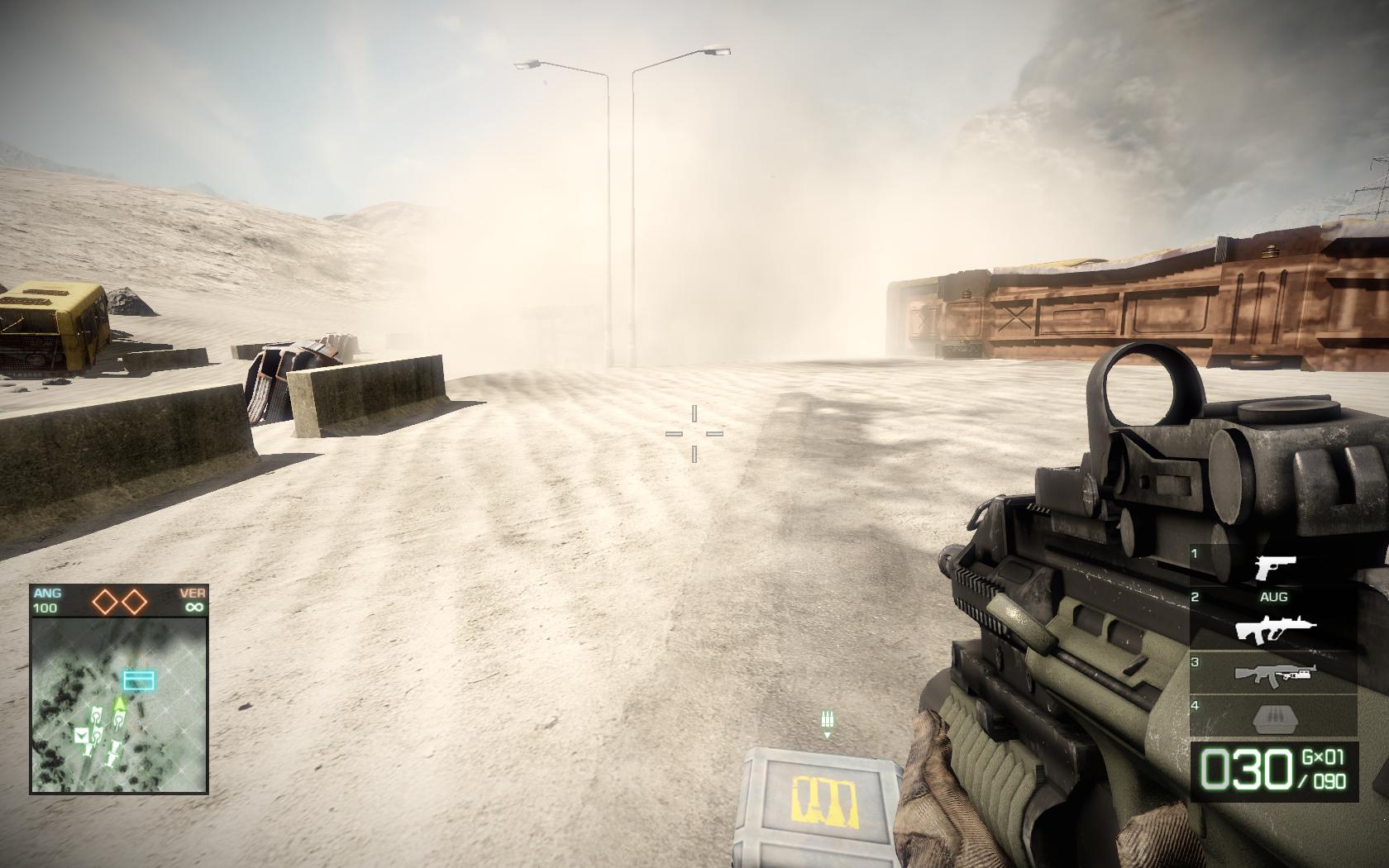Equip the ammo box gadget in slot 4
This screenshot has width=1389, height=868.
point(1275,717)
